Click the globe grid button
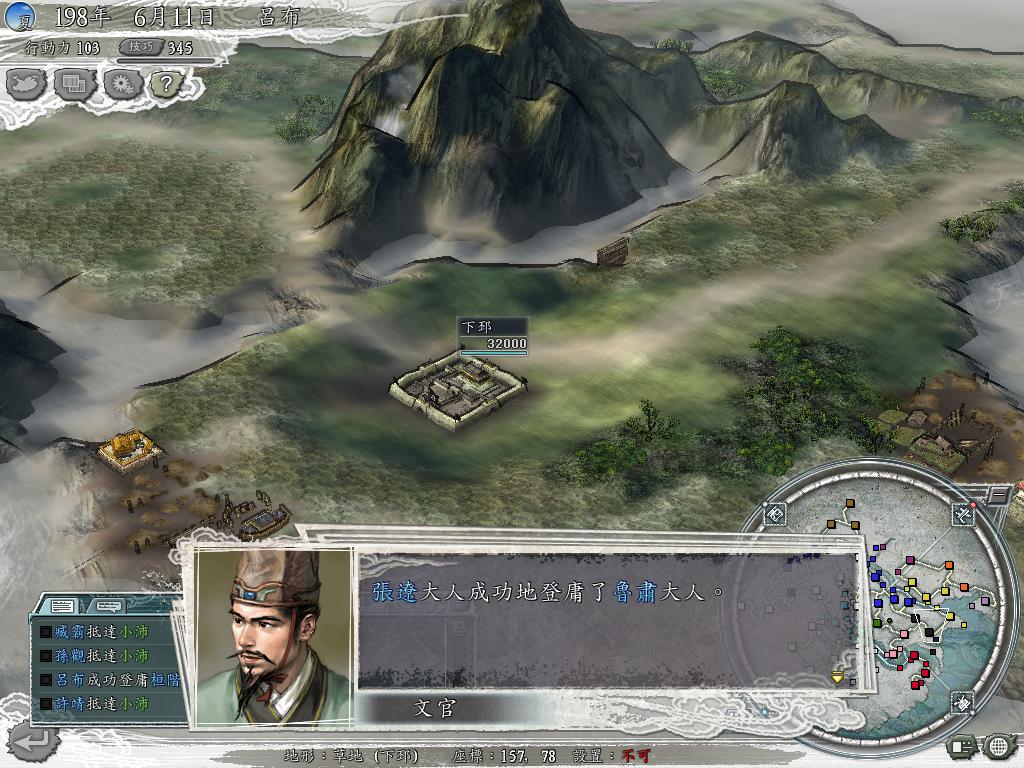The height and width of the screenshot is (768, 1024). 998,745
